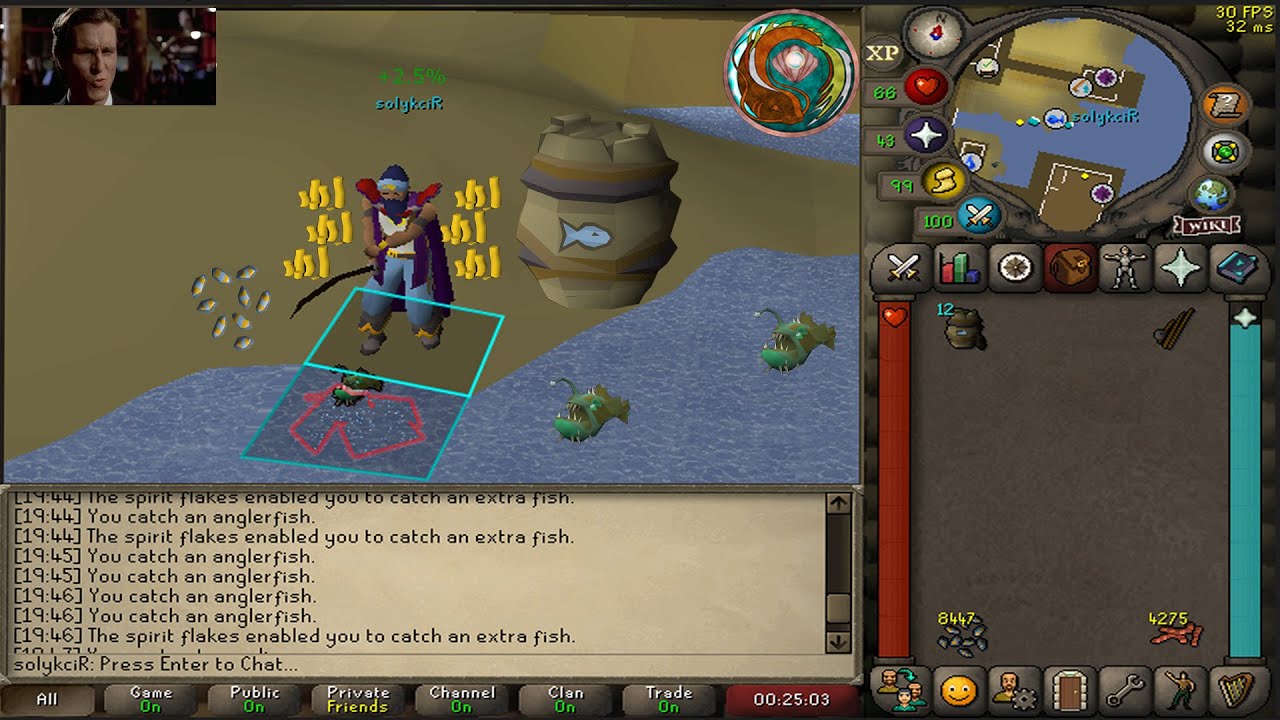Open the Prayer tab
Viewport: 1280px width, 720px height.
click(1181, 269)
